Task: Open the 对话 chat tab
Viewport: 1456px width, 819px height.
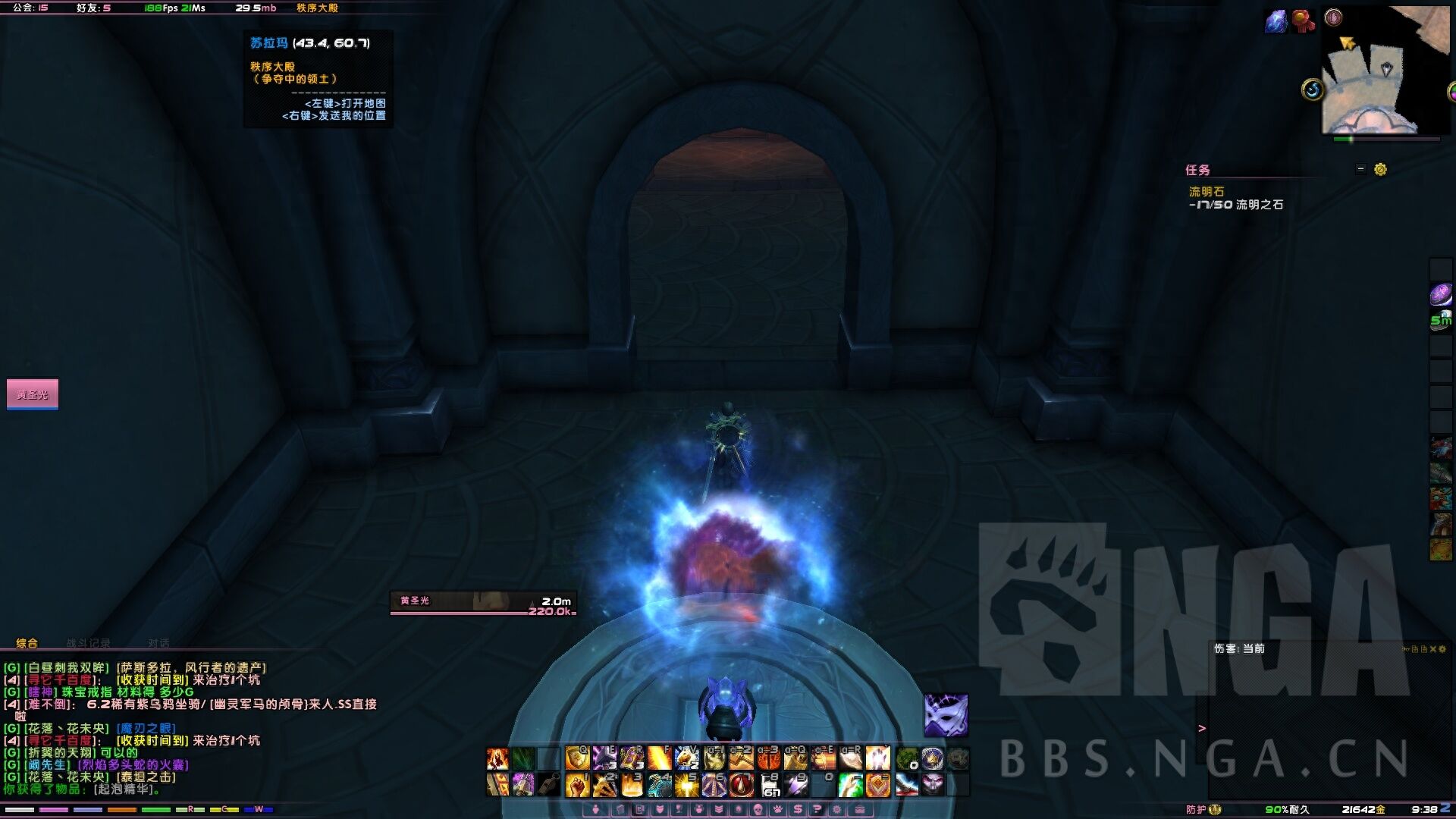Action: point(158,643)
